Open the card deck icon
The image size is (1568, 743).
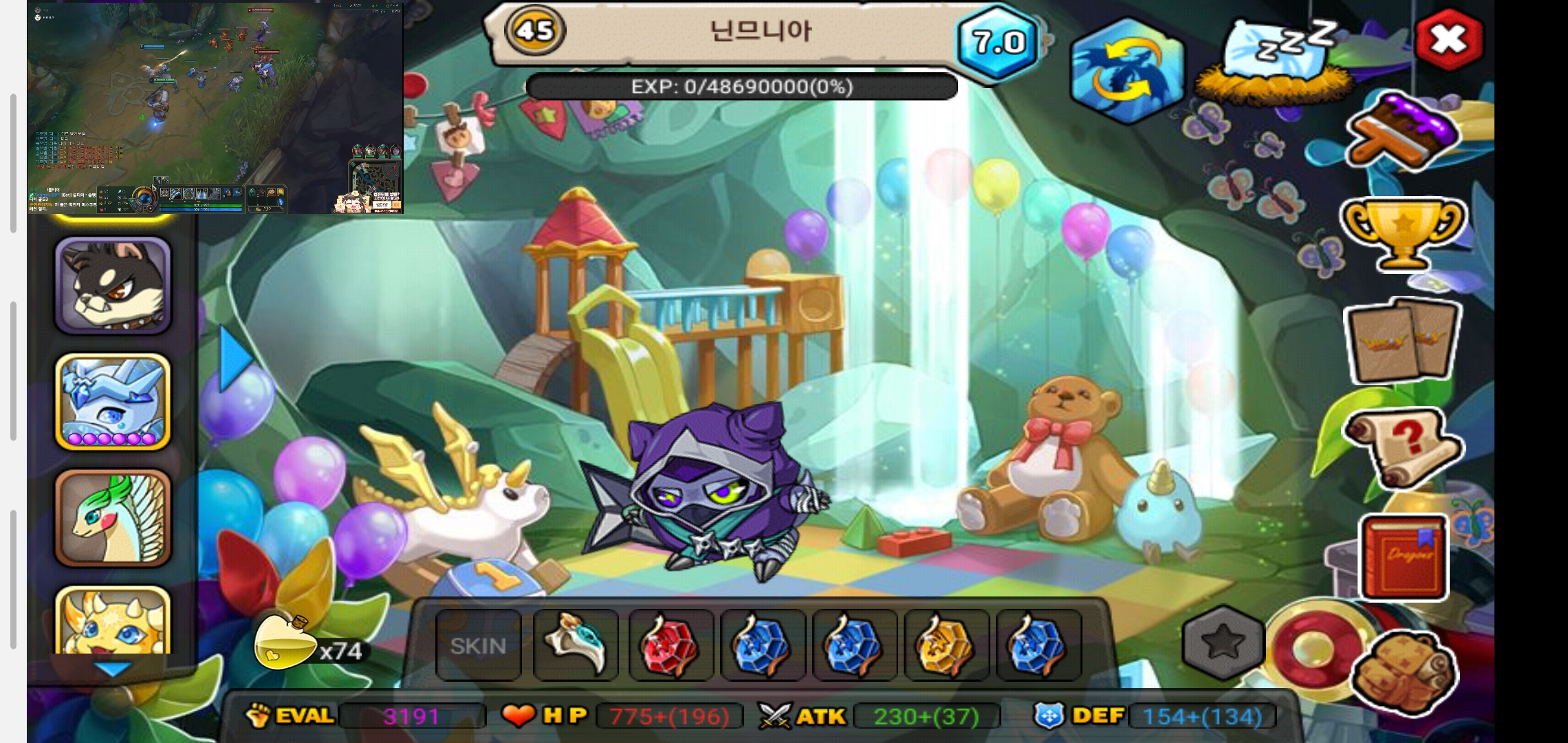point(1403,342)
